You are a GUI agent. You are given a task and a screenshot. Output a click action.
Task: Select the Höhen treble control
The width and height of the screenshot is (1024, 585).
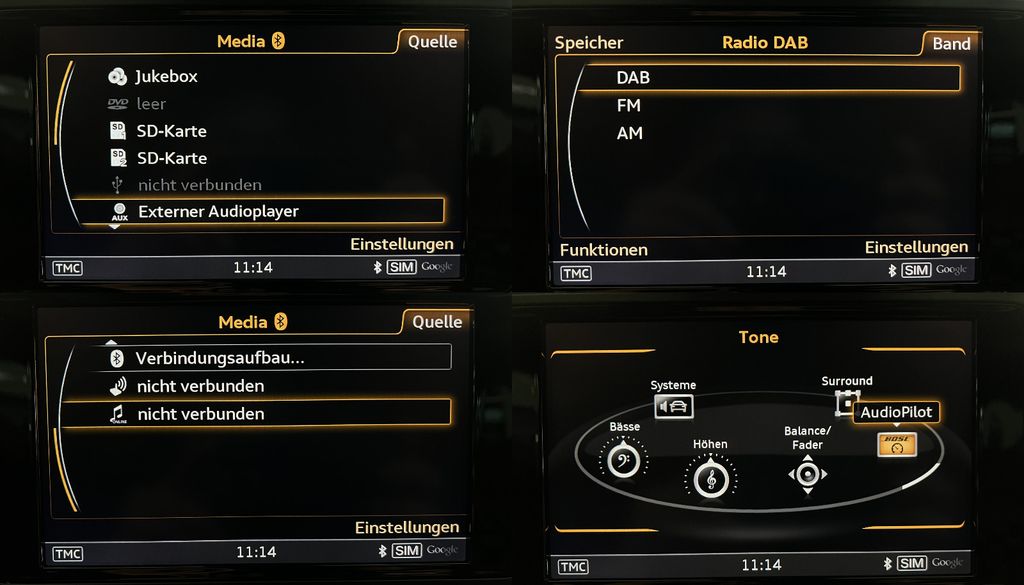point(710,477)
